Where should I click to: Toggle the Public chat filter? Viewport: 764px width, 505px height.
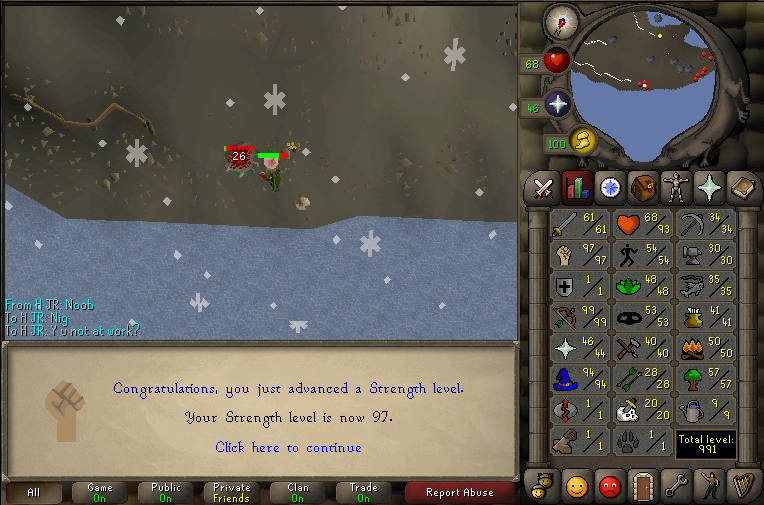(x=166, y=492)
